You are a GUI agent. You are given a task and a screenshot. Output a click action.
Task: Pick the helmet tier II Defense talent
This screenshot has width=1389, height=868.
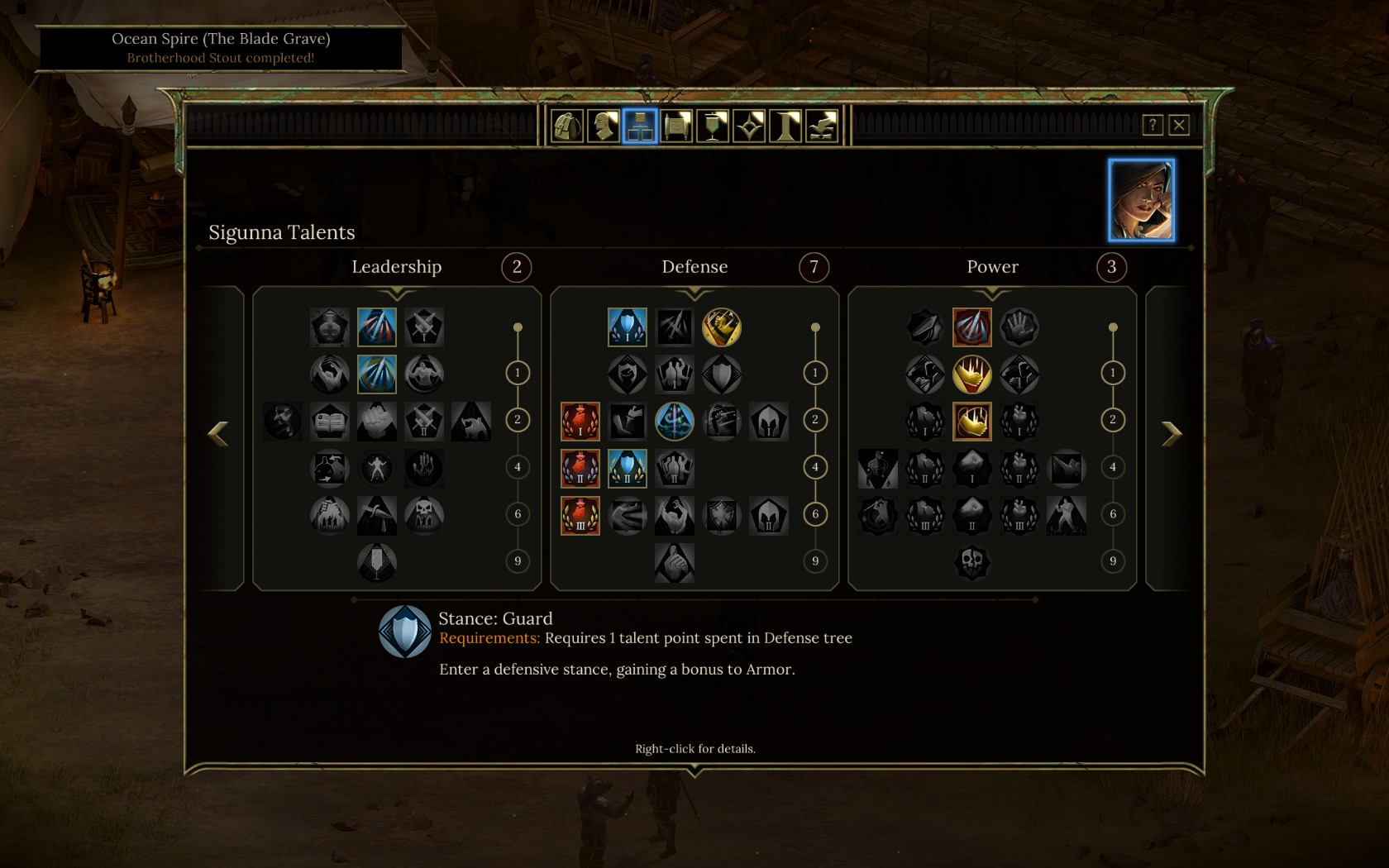coord(769,515)
